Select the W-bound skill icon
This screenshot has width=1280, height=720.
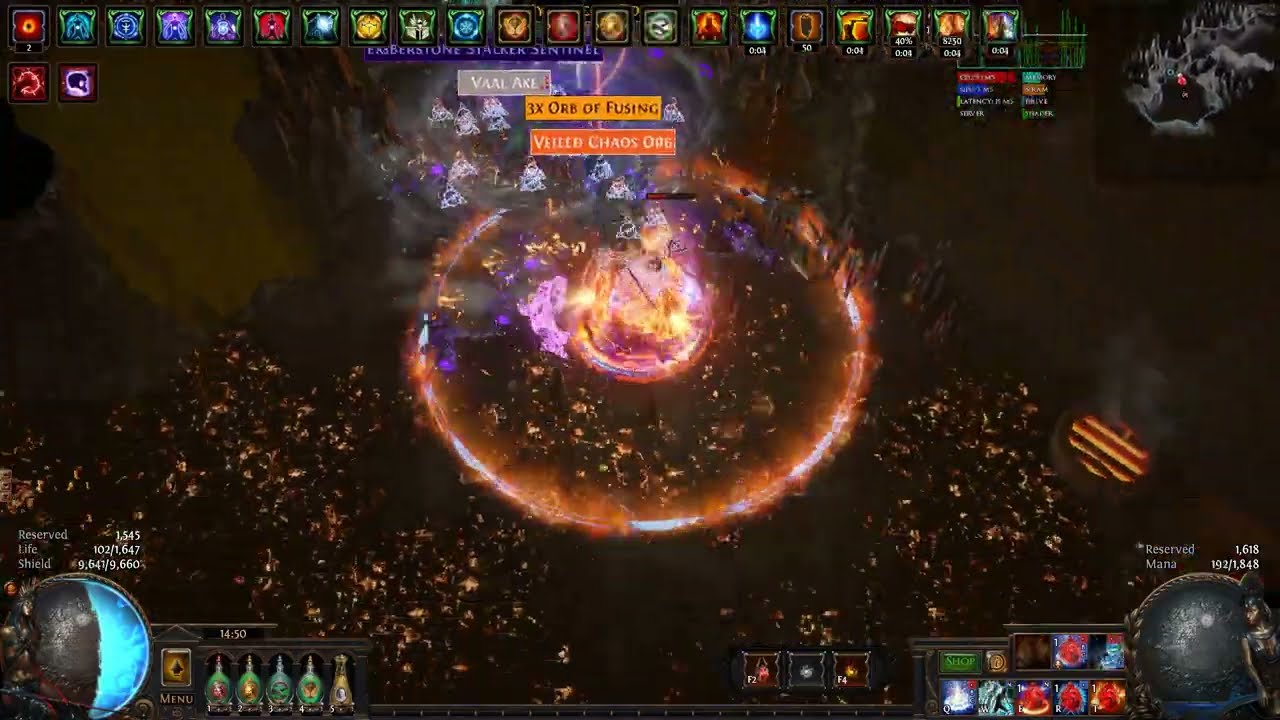coord(996,696)
